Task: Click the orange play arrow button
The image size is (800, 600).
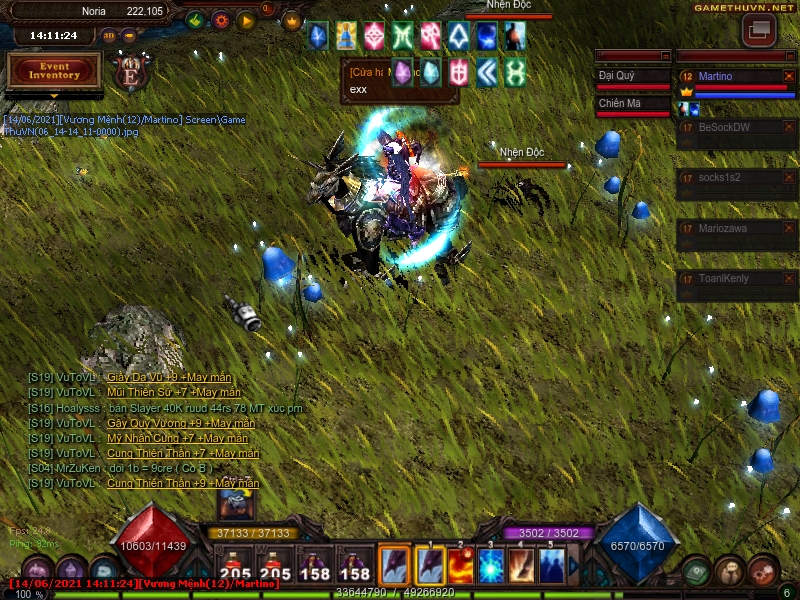Action: tap(246, 19)
